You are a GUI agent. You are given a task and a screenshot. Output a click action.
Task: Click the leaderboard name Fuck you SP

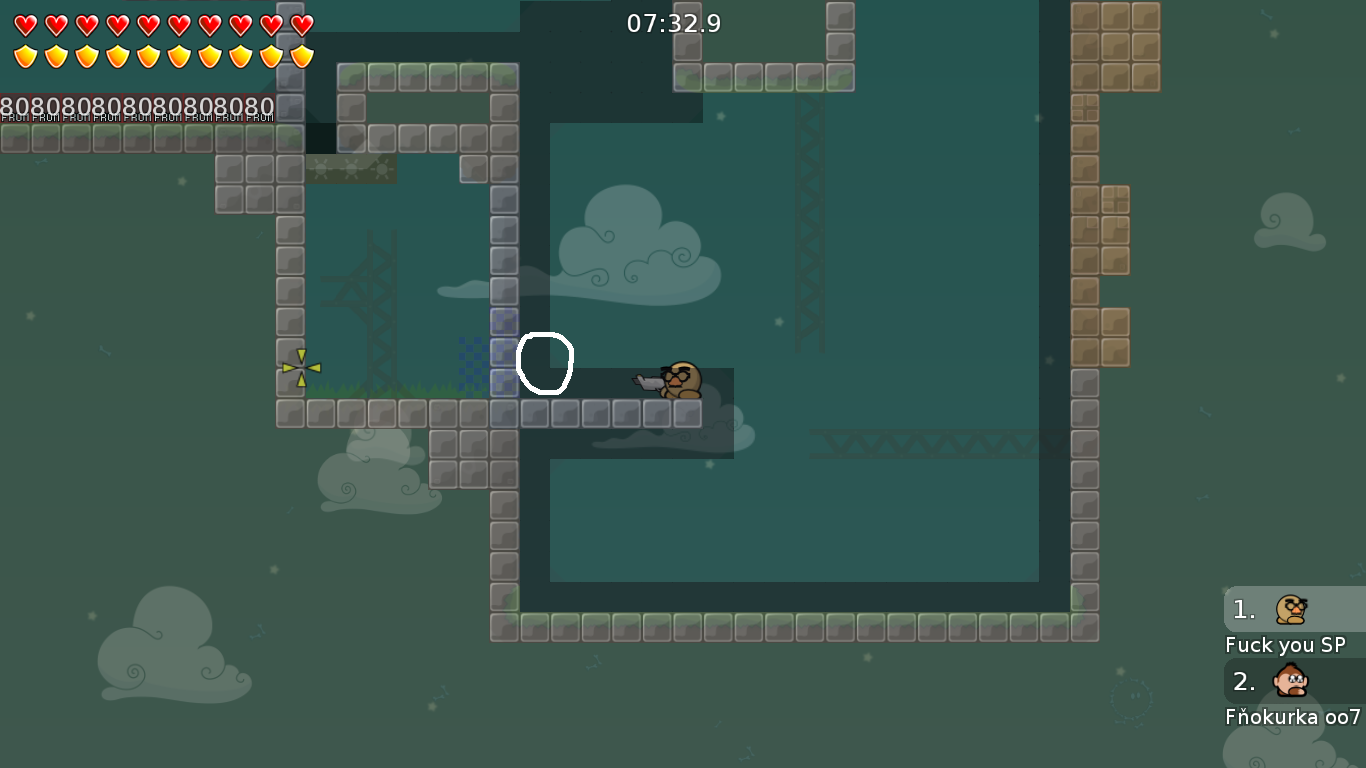coord(1286,645)
